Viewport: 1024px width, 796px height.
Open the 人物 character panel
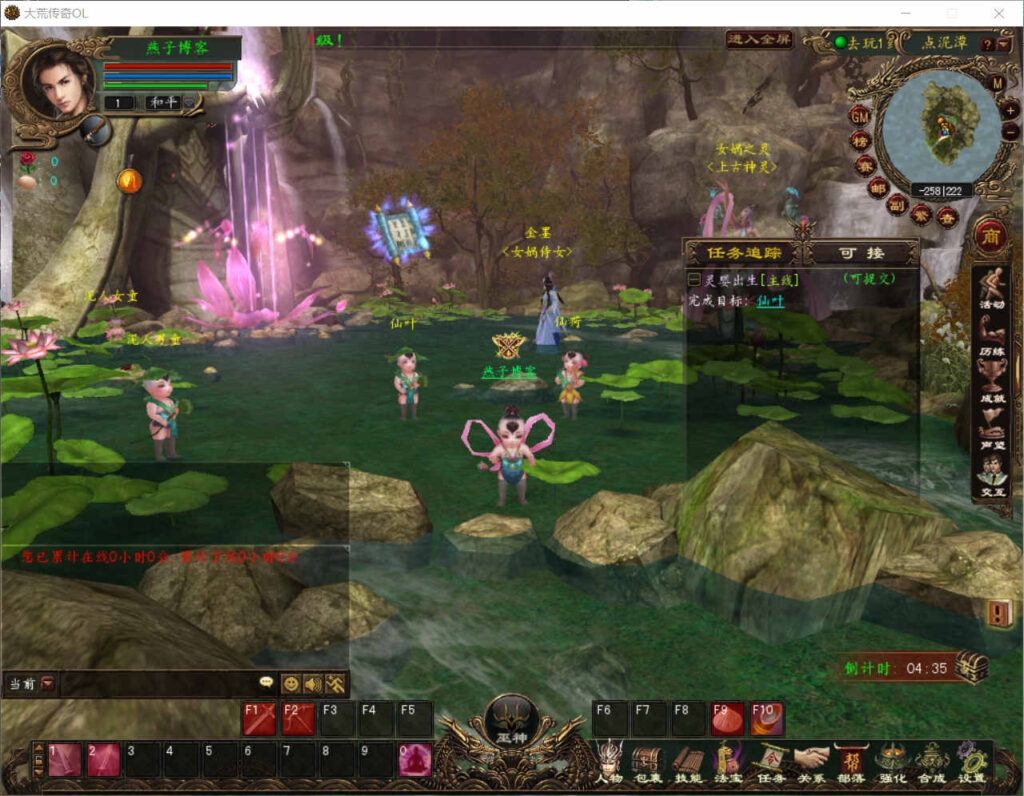click(608, 759)
